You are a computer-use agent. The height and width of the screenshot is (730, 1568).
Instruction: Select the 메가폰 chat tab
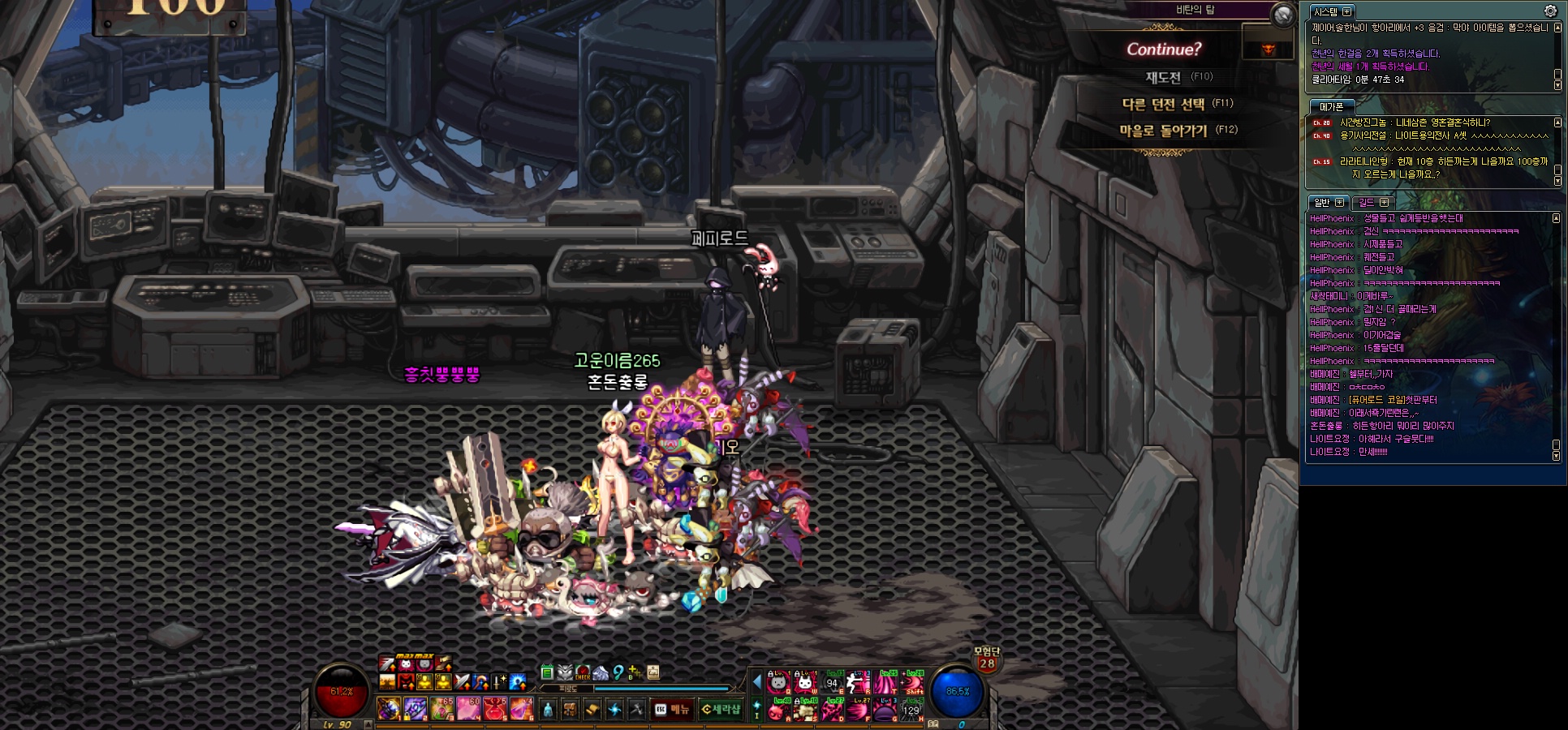pos(1331,106)
